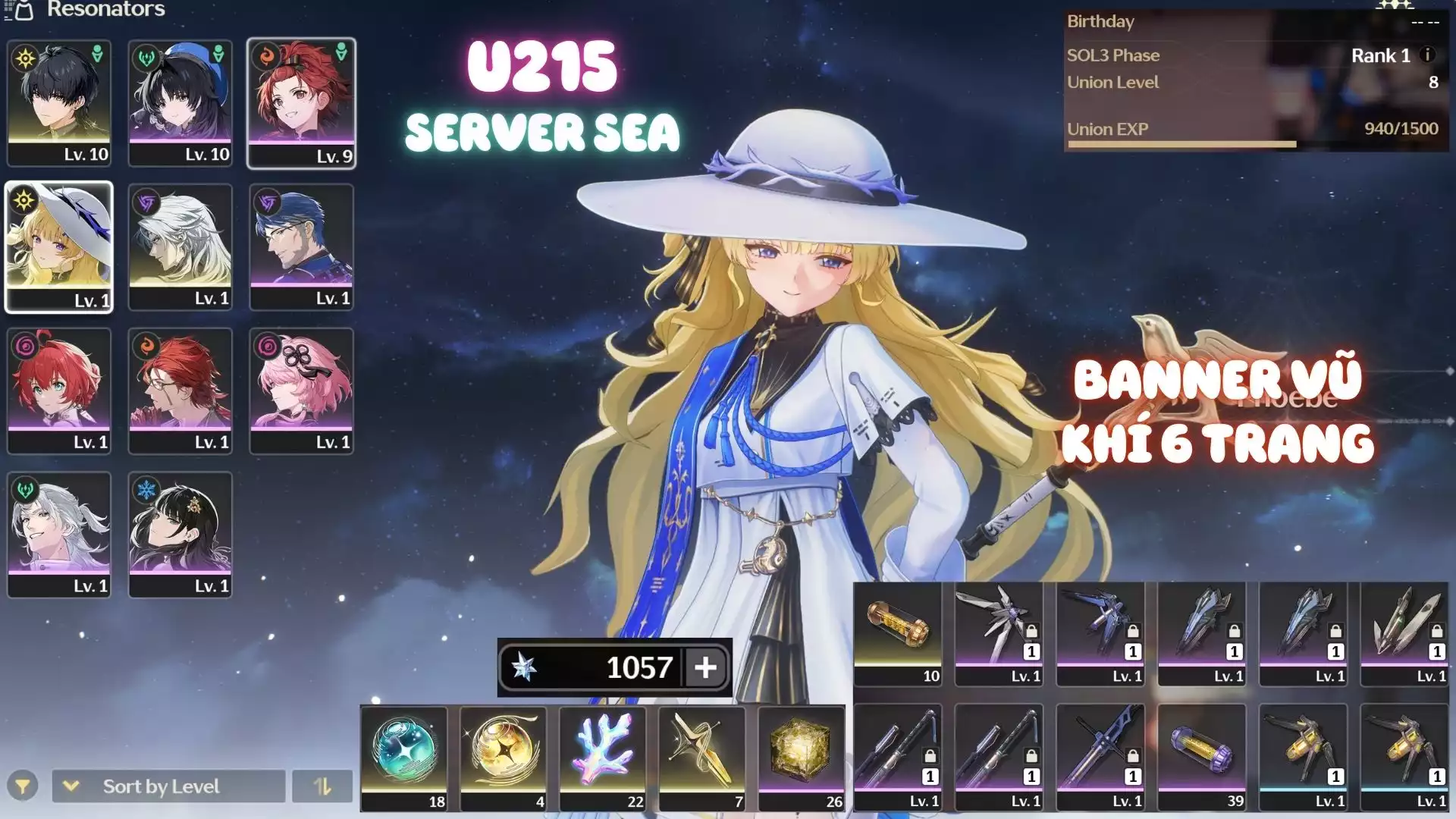1456x819 pixels.
Task: Choose the Lv. 9 red-haired resonator
Action: [301, 103]
